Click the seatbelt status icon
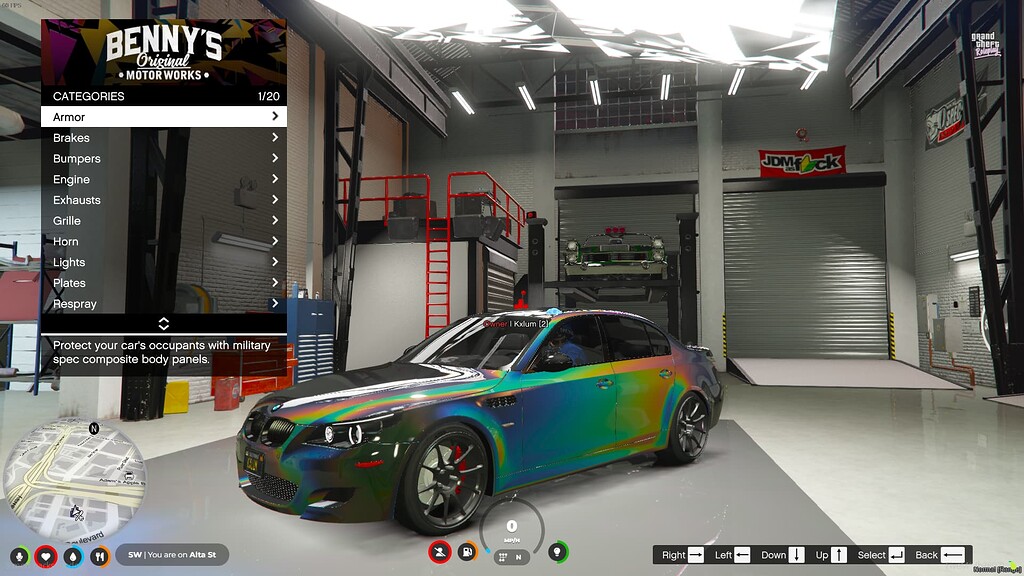The image size is (1024, 576). [439, 551]
